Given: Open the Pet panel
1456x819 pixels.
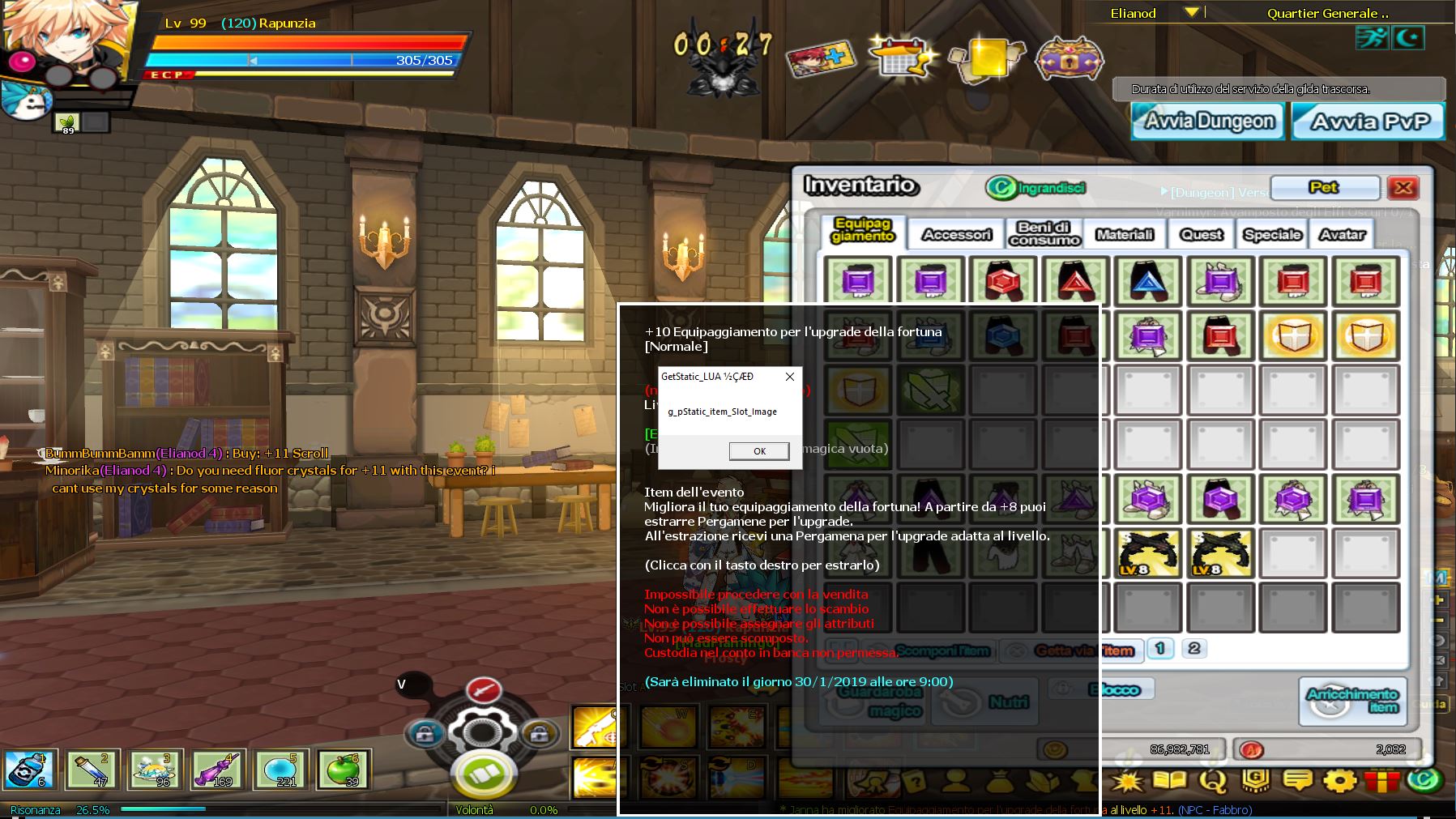Looking at the screenshot, I should [1324, 188].
